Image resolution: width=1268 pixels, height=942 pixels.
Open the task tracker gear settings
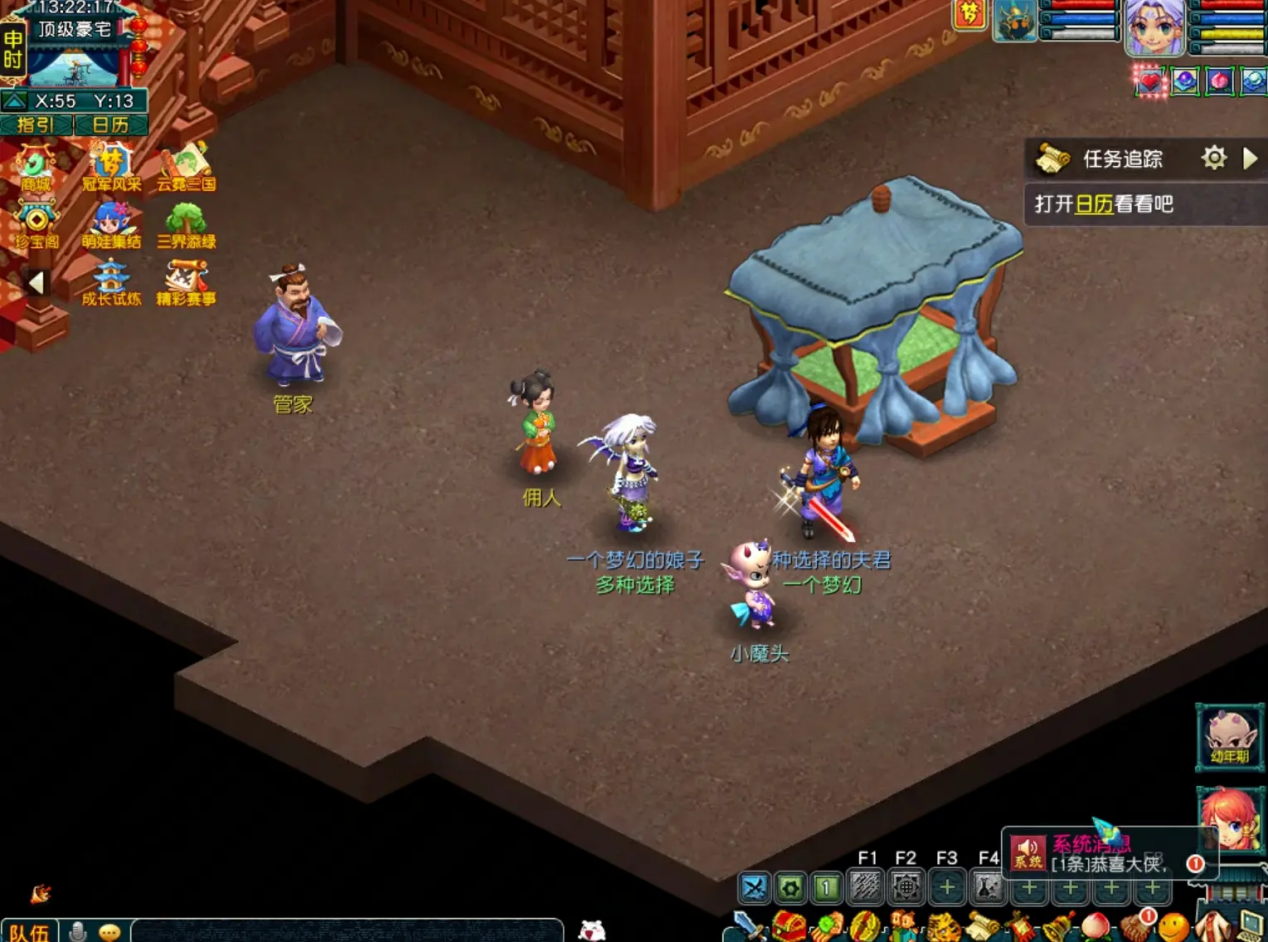pos(1214,158)
